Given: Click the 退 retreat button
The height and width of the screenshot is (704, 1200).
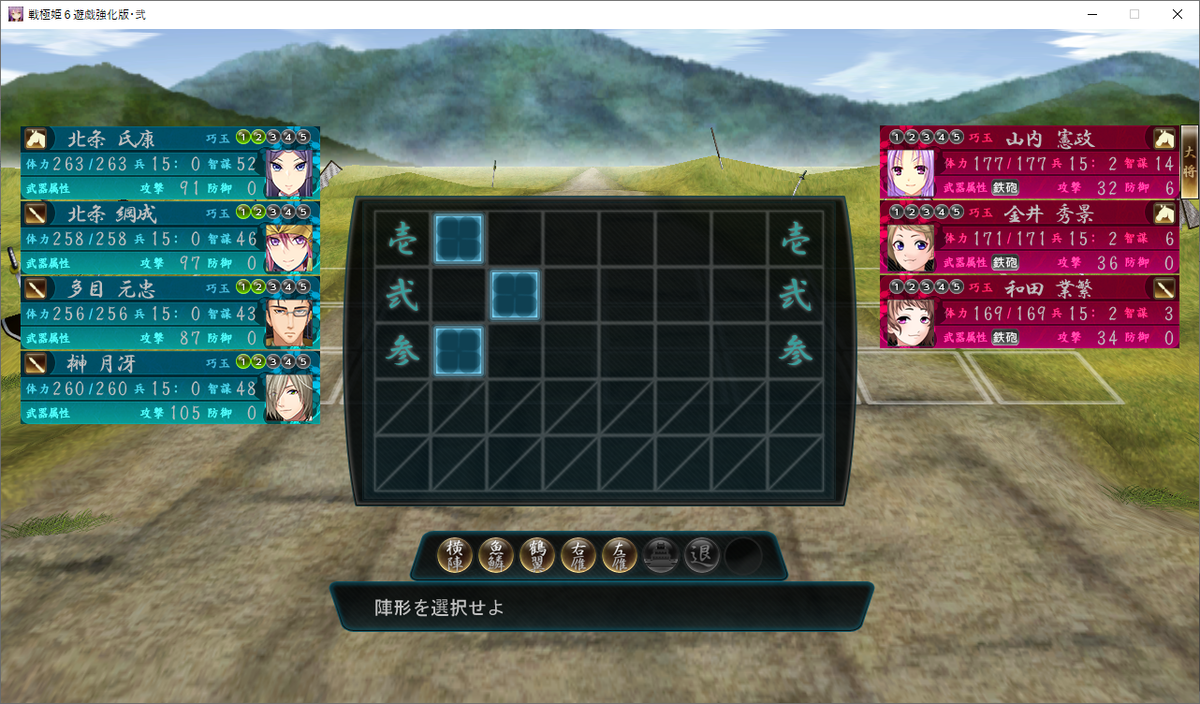Looking at the screenshot, I should coord(702,555).
